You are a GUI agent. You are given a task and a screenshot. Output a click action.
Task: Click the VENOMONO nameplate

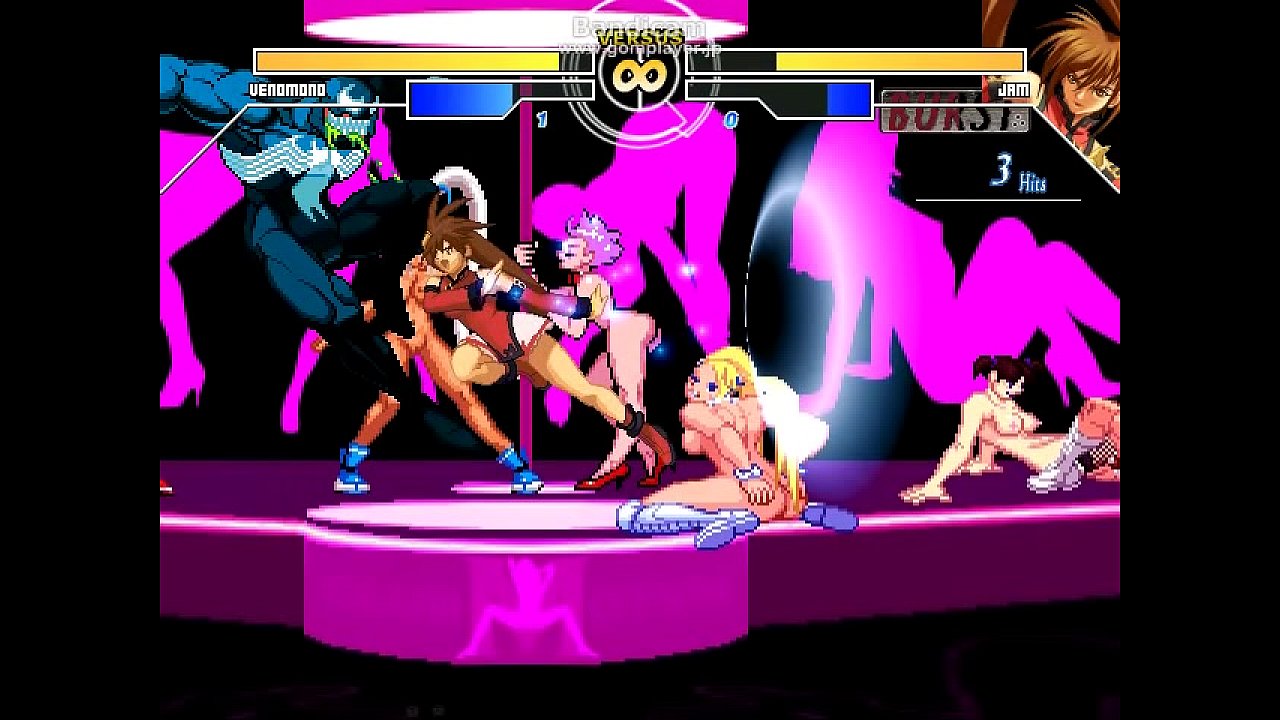288,90
